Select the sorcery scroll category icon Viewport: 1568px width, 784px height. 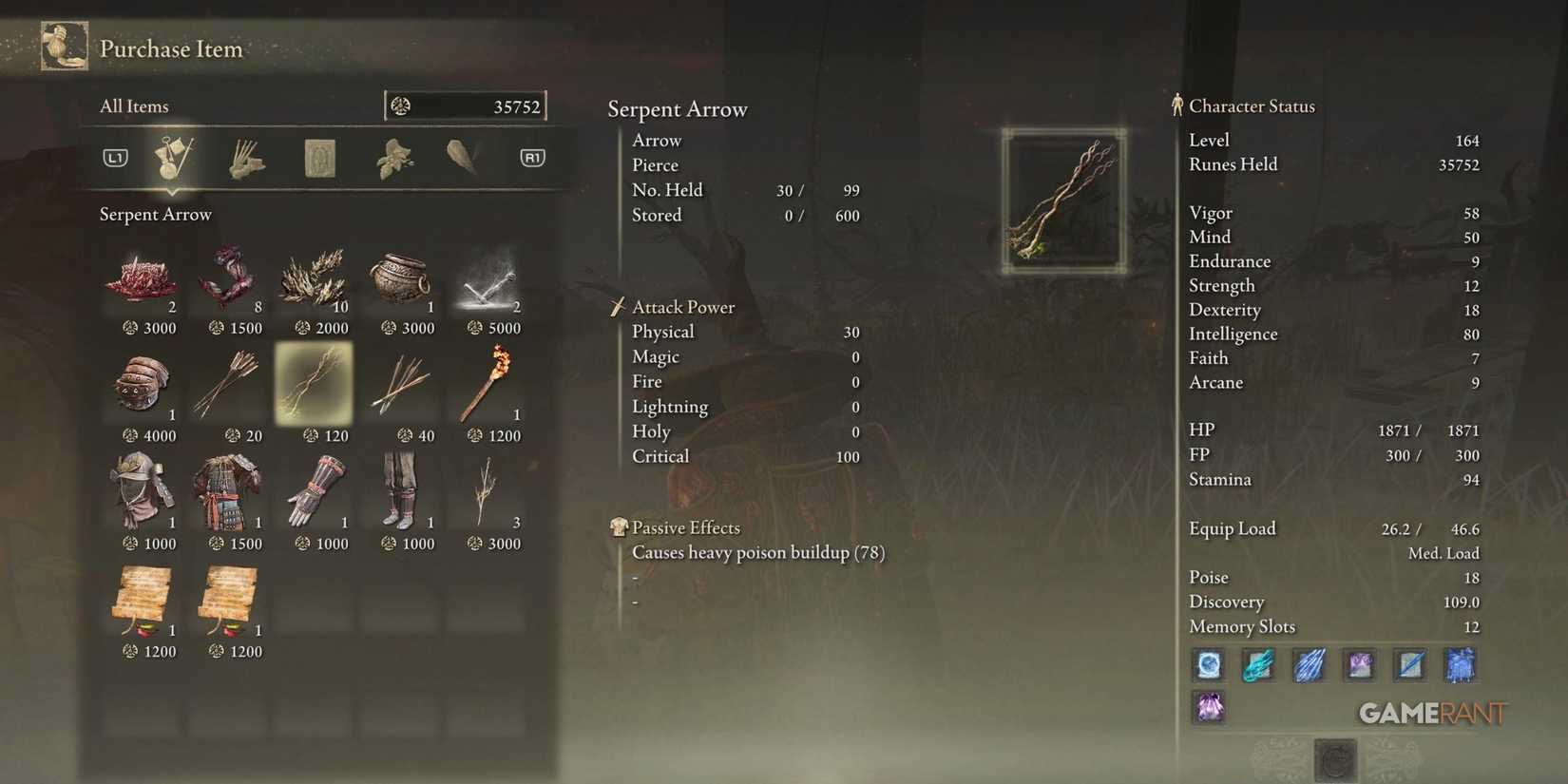tap(318, 157)
